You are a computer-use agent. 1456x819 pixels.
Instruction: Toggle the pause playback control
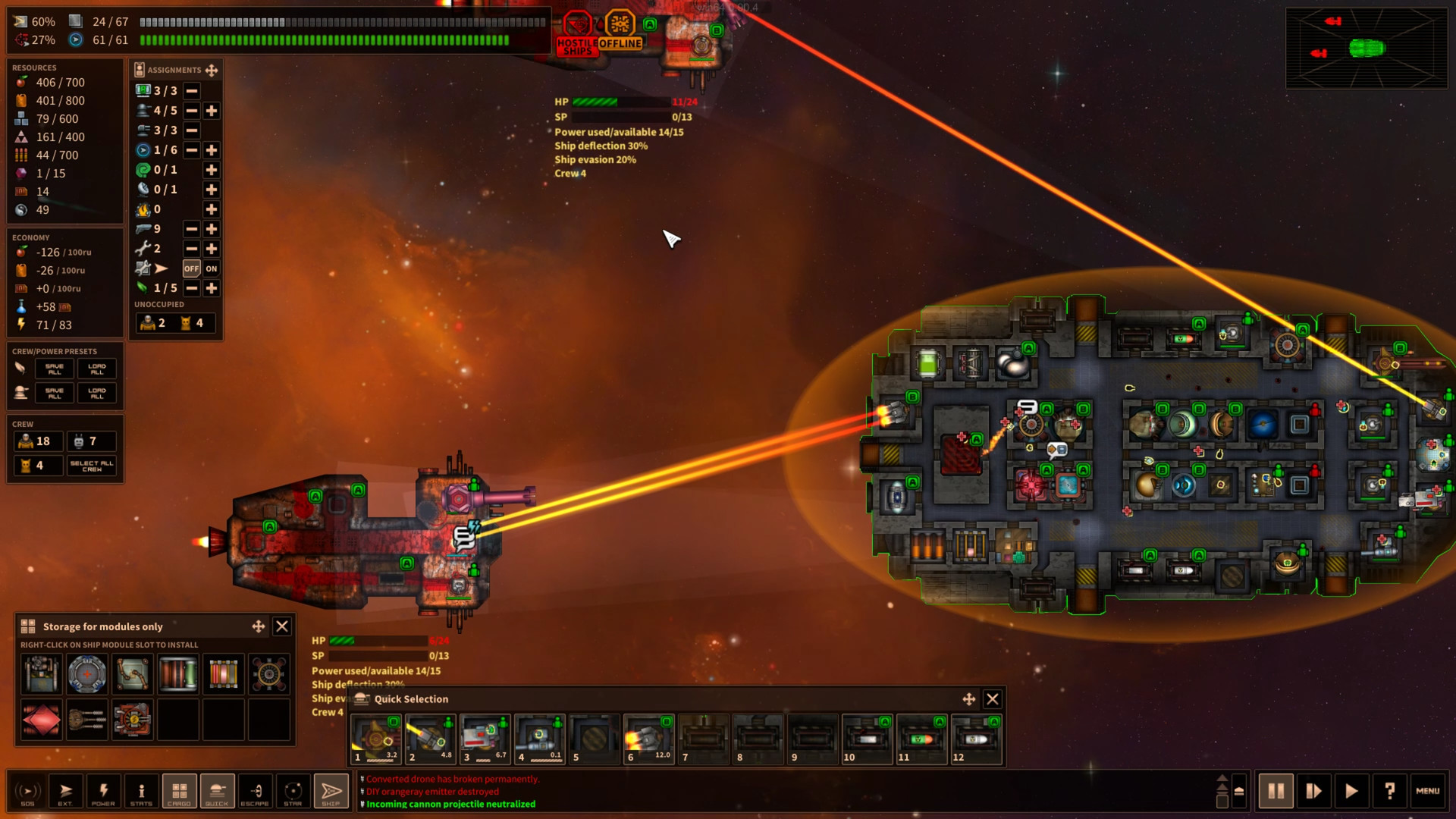1276,790
